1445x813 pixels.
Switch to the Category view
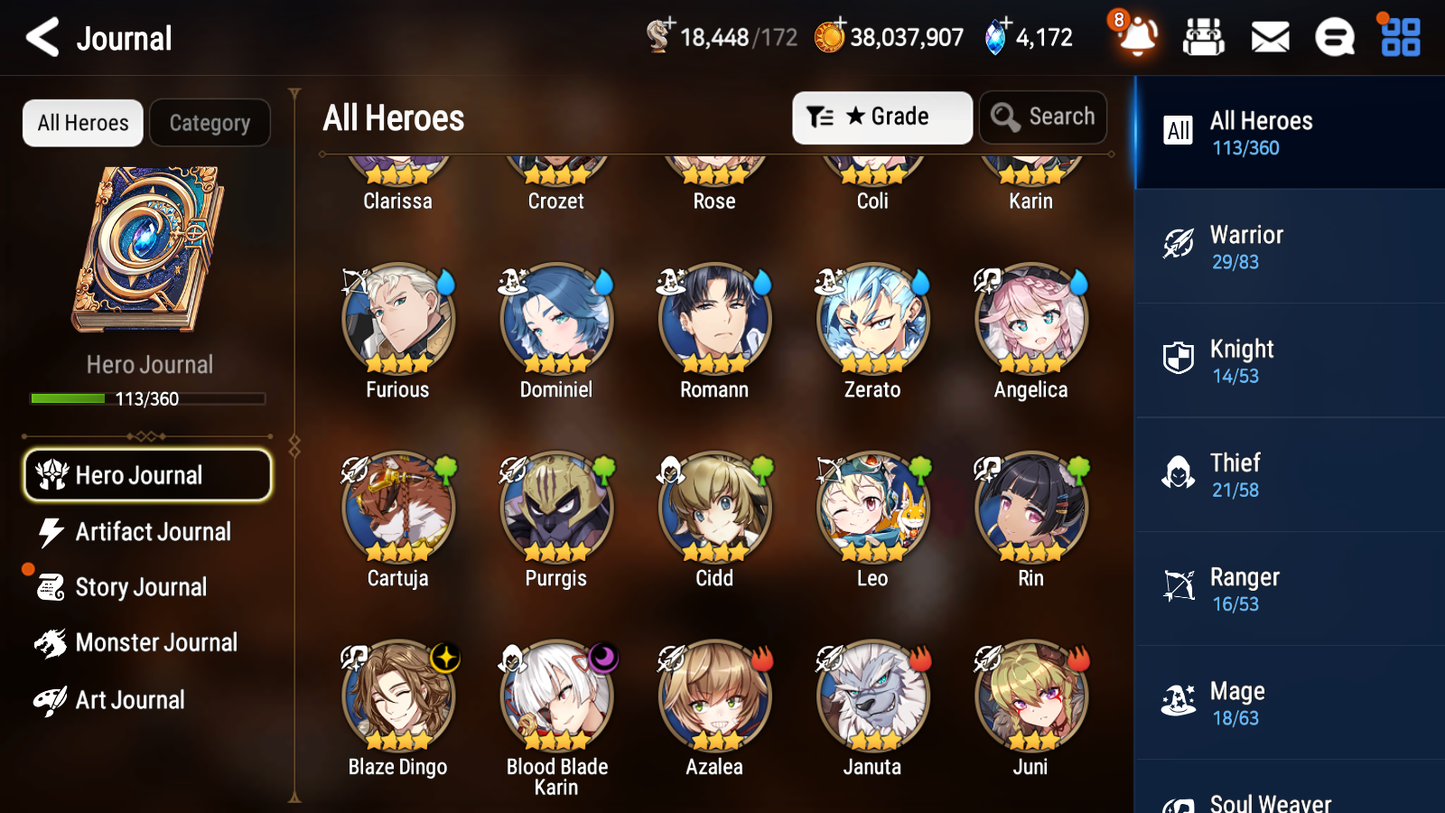(x=210, y=122)
